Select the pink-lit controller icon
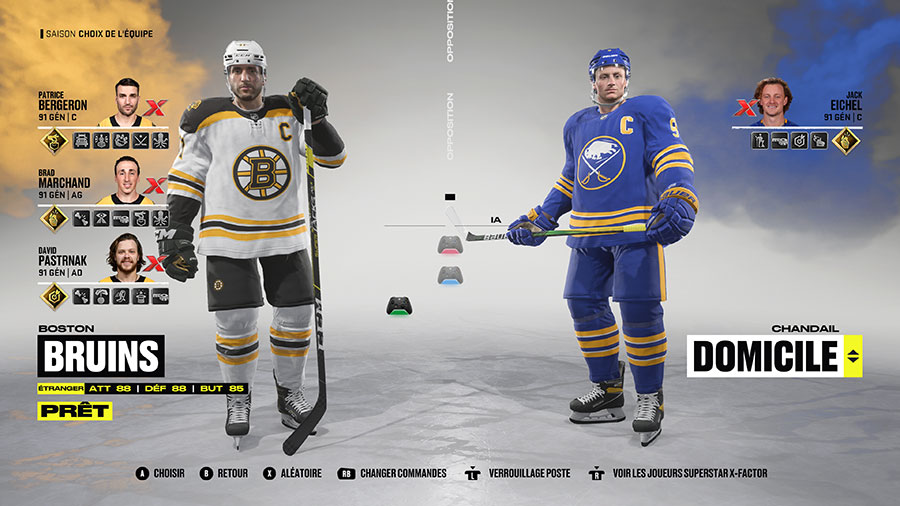This screenshot has width=900, height=506. pyautogui.click(x=449, y=243)
